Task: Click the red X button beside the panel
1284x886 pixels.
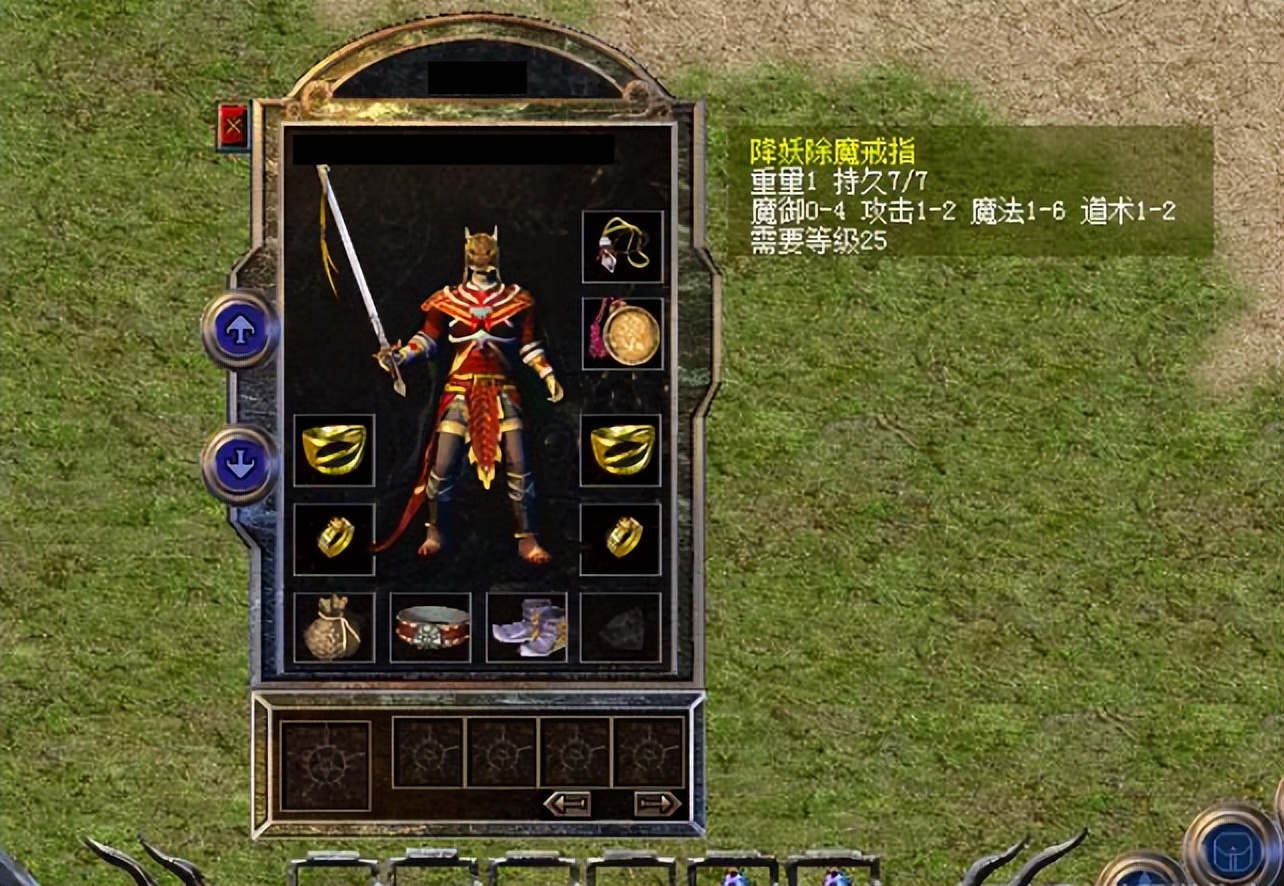Action: pos(232,124)
